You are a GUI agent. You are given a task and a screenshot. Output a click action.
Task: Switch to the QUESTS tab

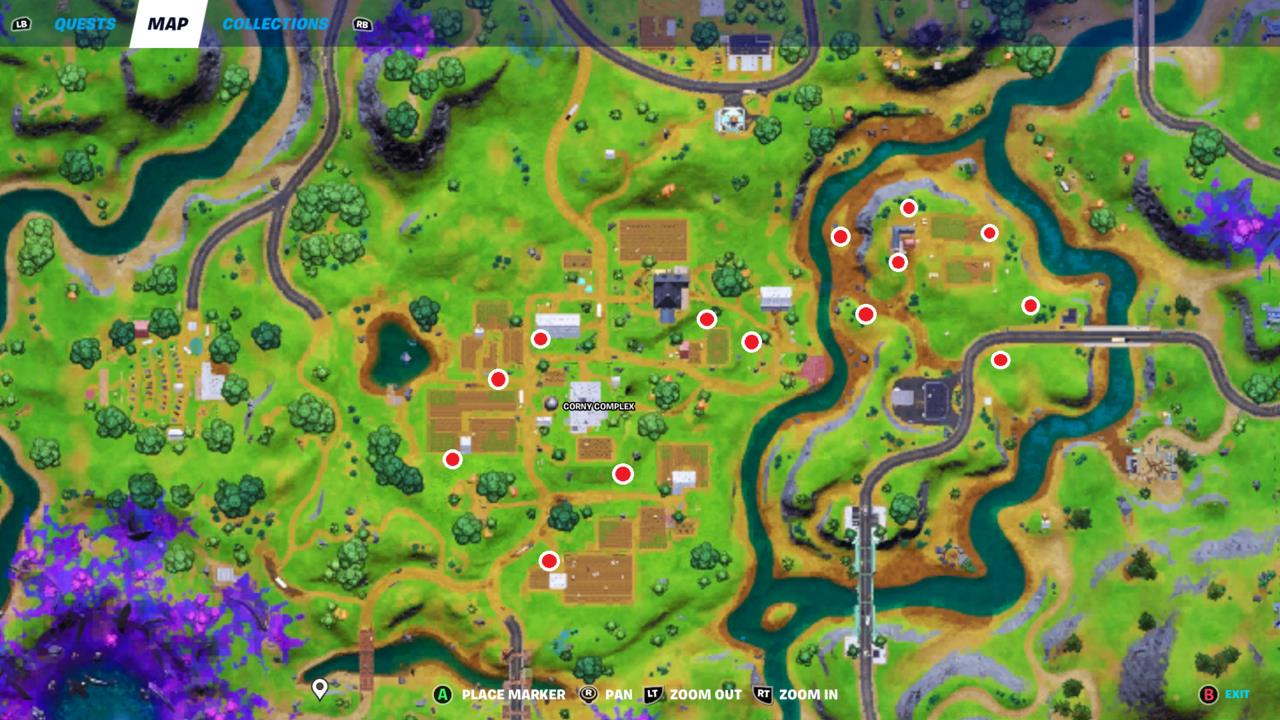[85, 23]
